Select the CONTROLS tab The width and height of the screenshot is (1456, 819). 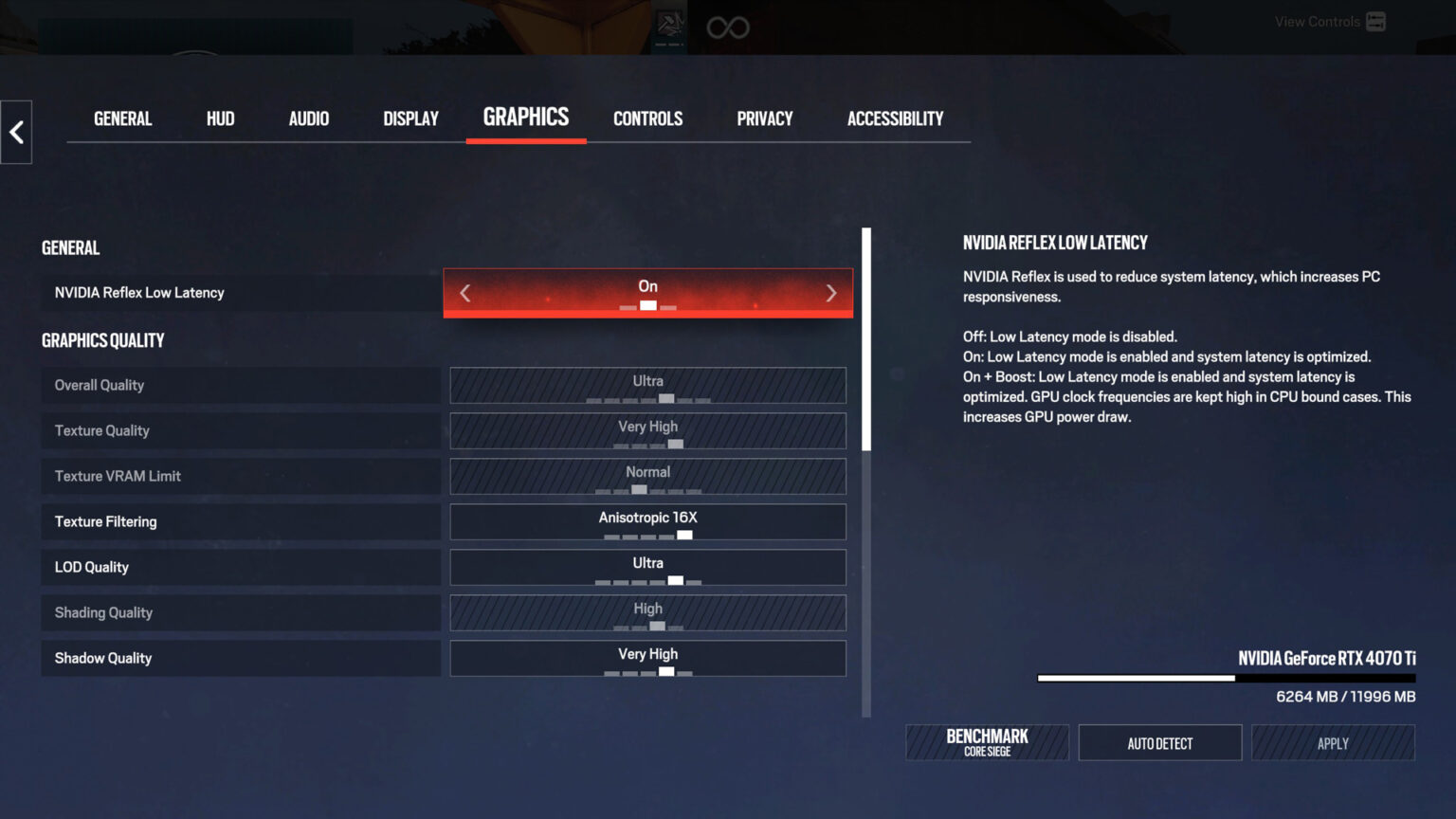point(647,118)
